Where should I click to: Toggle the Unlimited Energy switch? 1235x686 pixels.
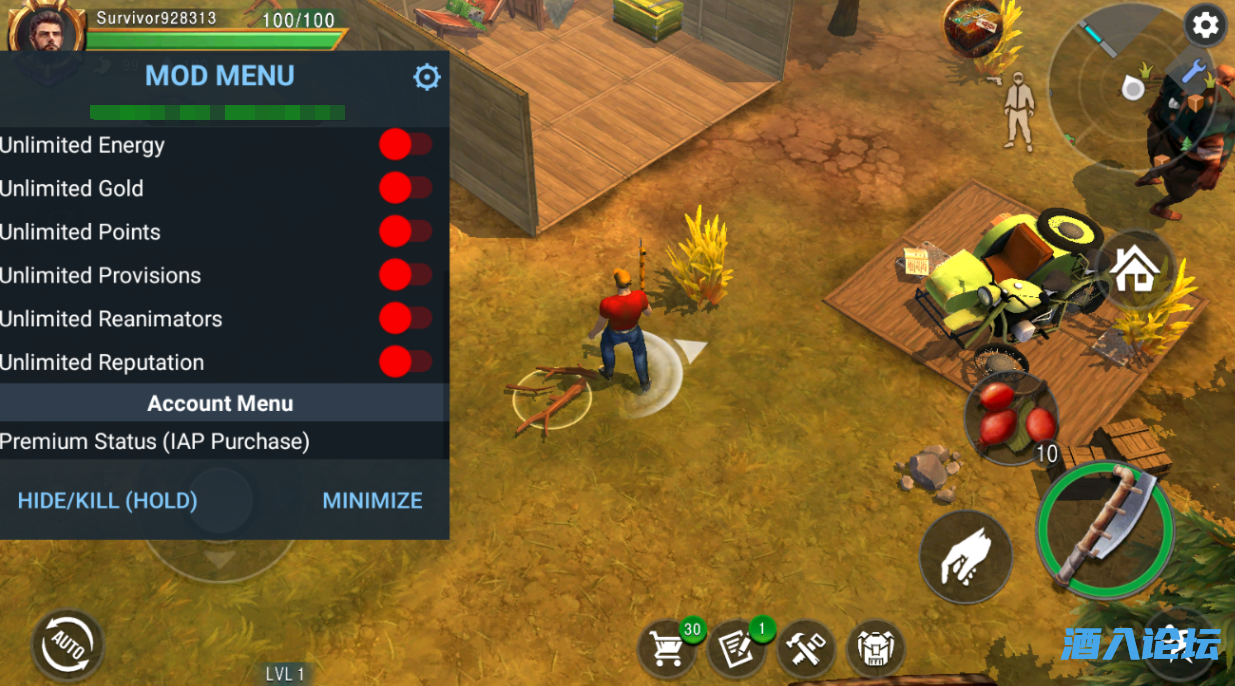coord(405,145)
